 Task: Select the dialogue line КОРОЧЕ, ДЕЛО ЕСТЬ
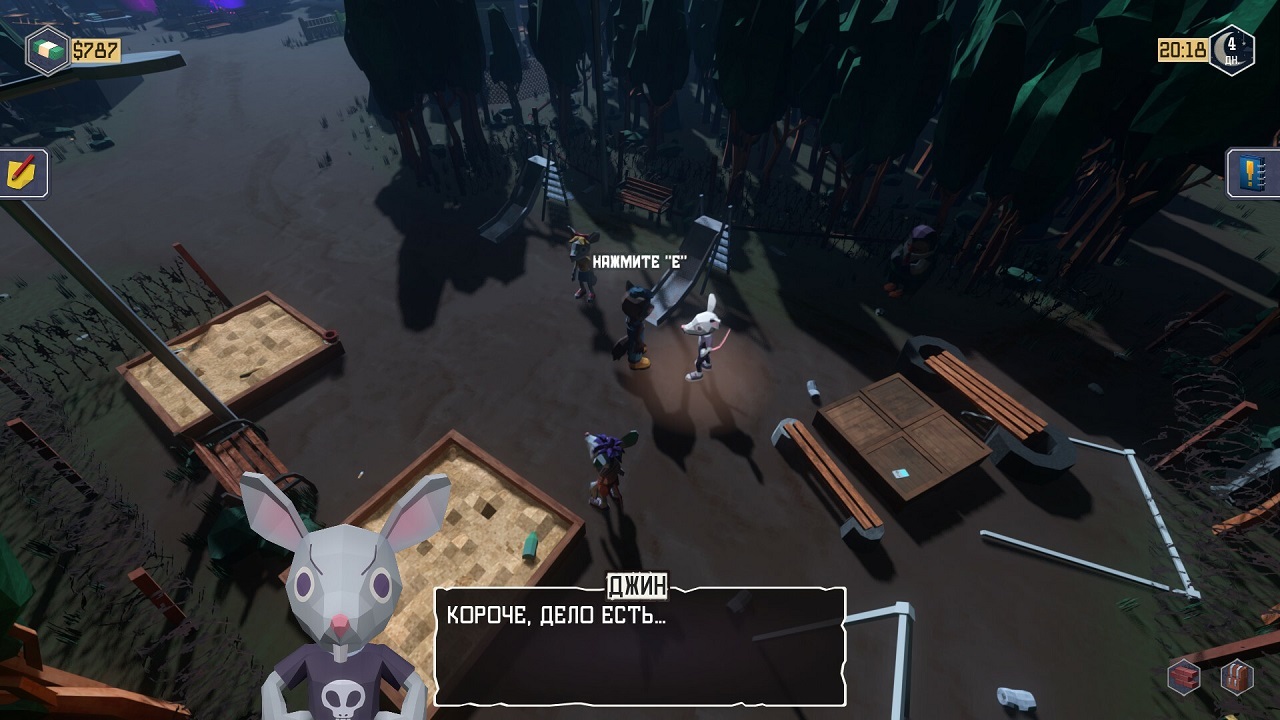click(554, 614)
